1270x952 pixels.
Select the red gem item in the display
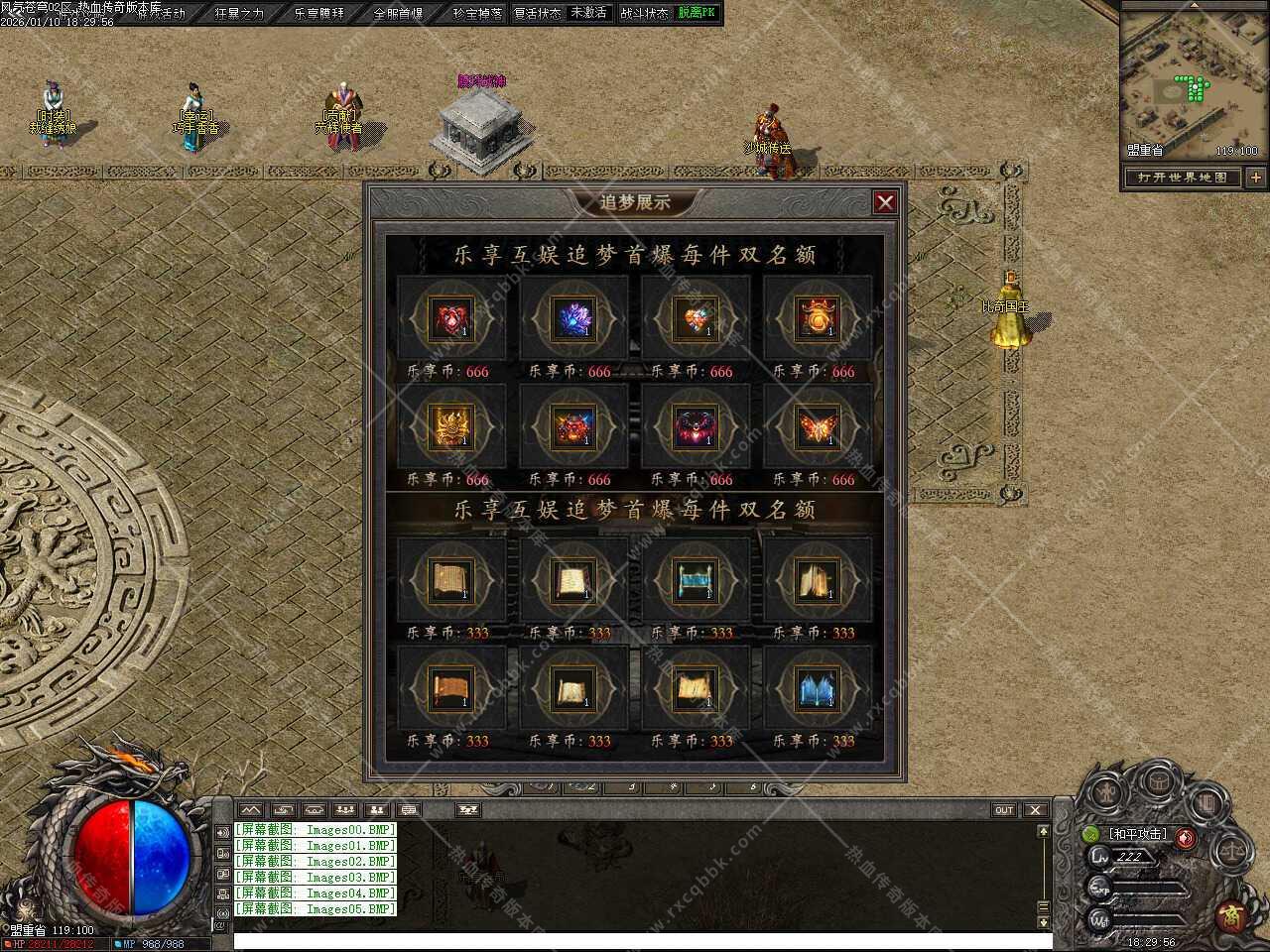click(x=450, y=318)
